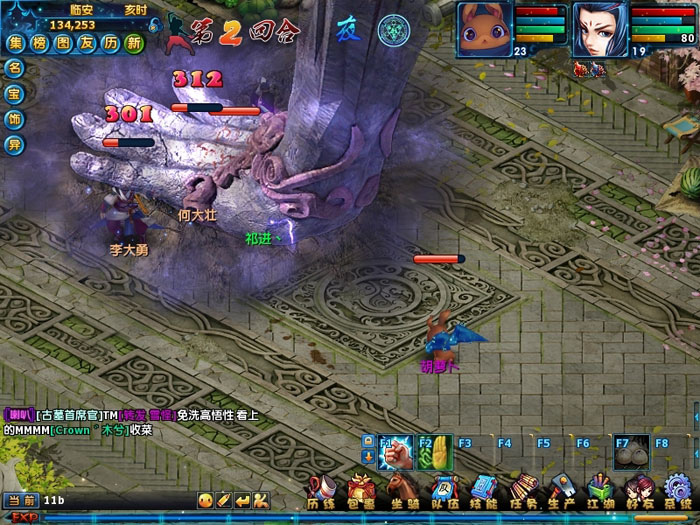This screenshot has width=700, height=525.
Task: Open the 集 round menu button
Action: pos(15,43)
